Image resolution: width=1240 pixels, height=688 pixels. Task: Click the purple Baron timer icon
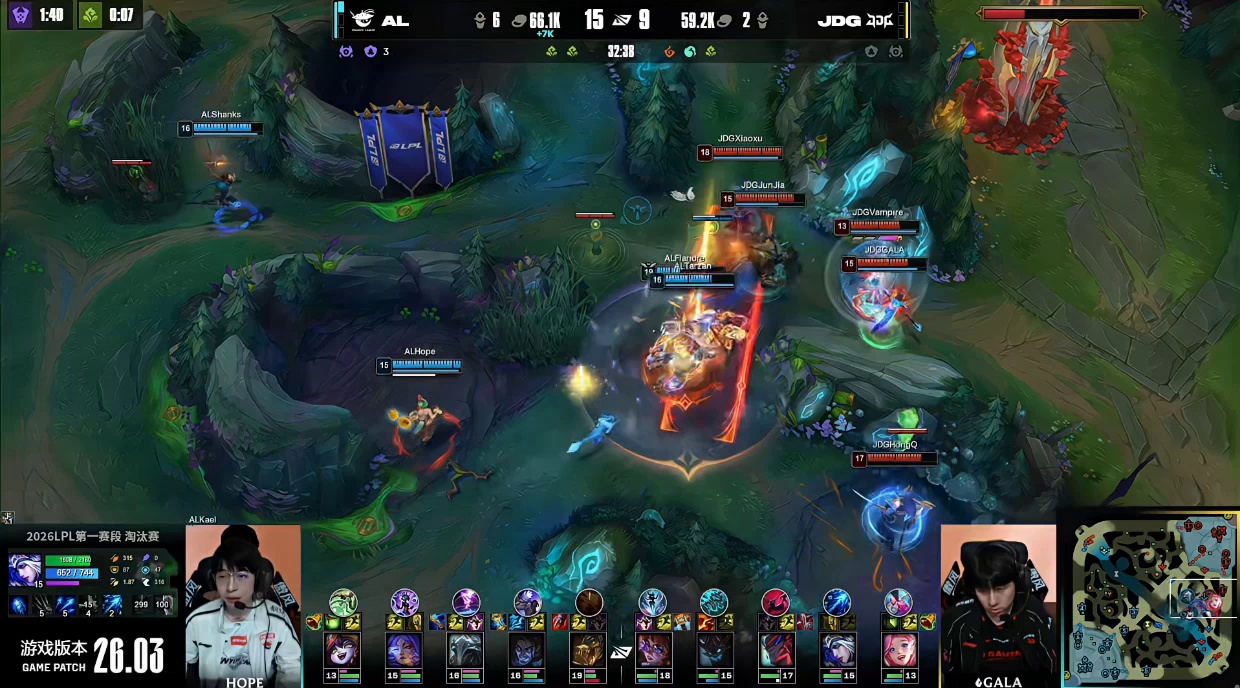click(21, 15)
